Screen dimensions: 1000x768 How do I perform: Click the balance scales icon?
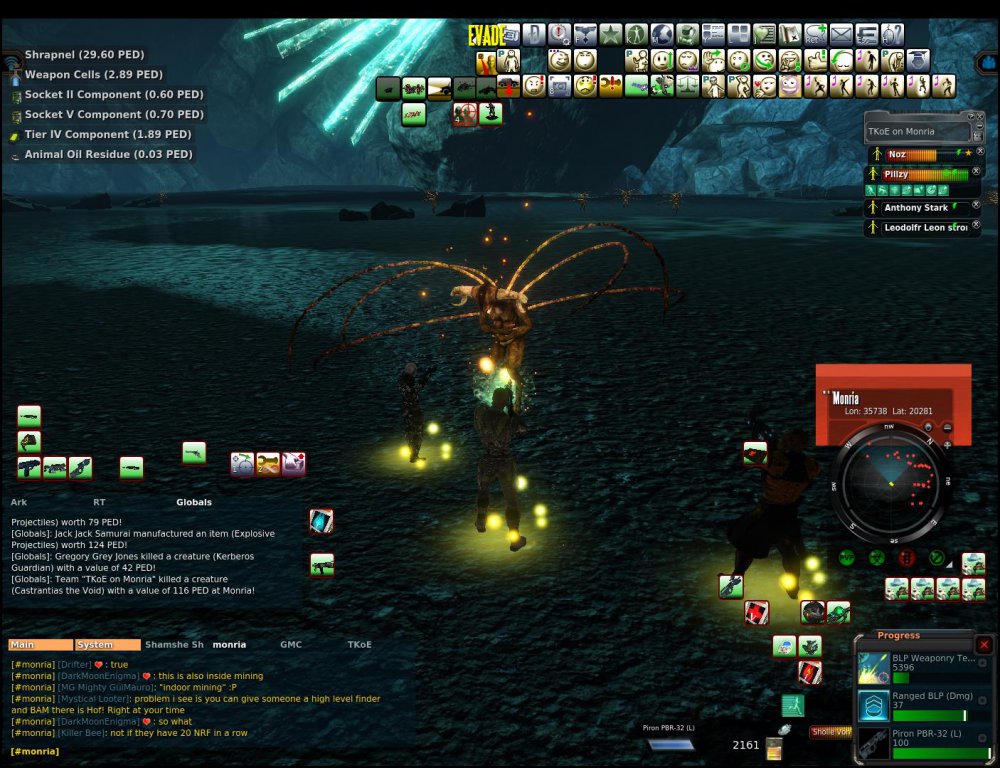(687, 86)
